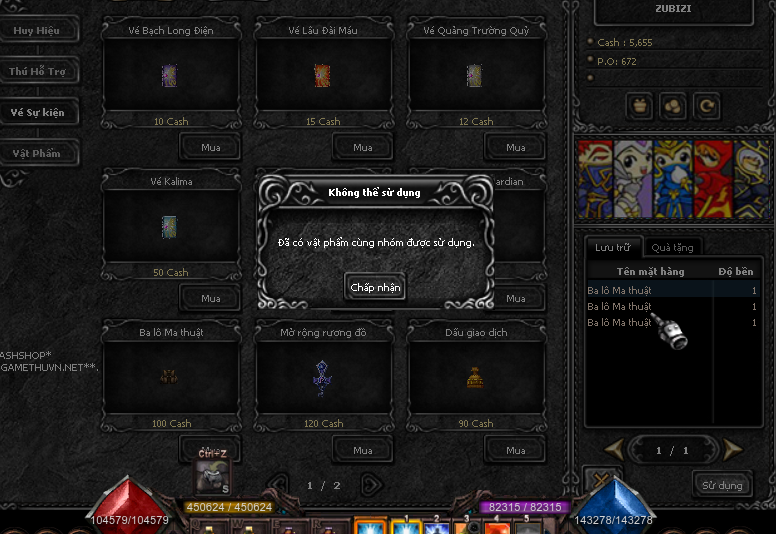Click Mua under Dấu giao dịch
The image size is (776, 534).
(x=515, y=450)
